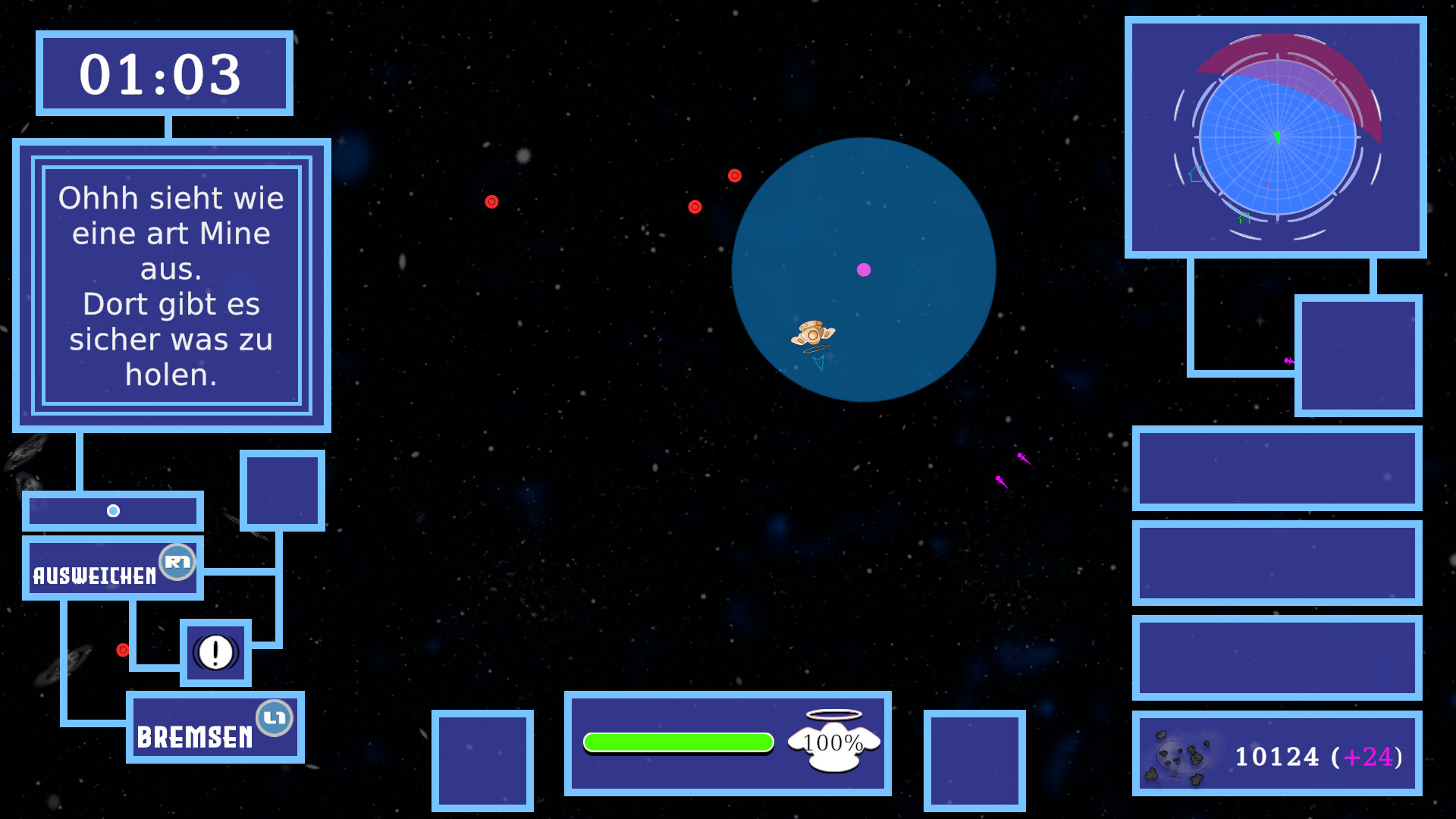
Task: Click the 01:03 mission timer display
Action: point(162,73)
